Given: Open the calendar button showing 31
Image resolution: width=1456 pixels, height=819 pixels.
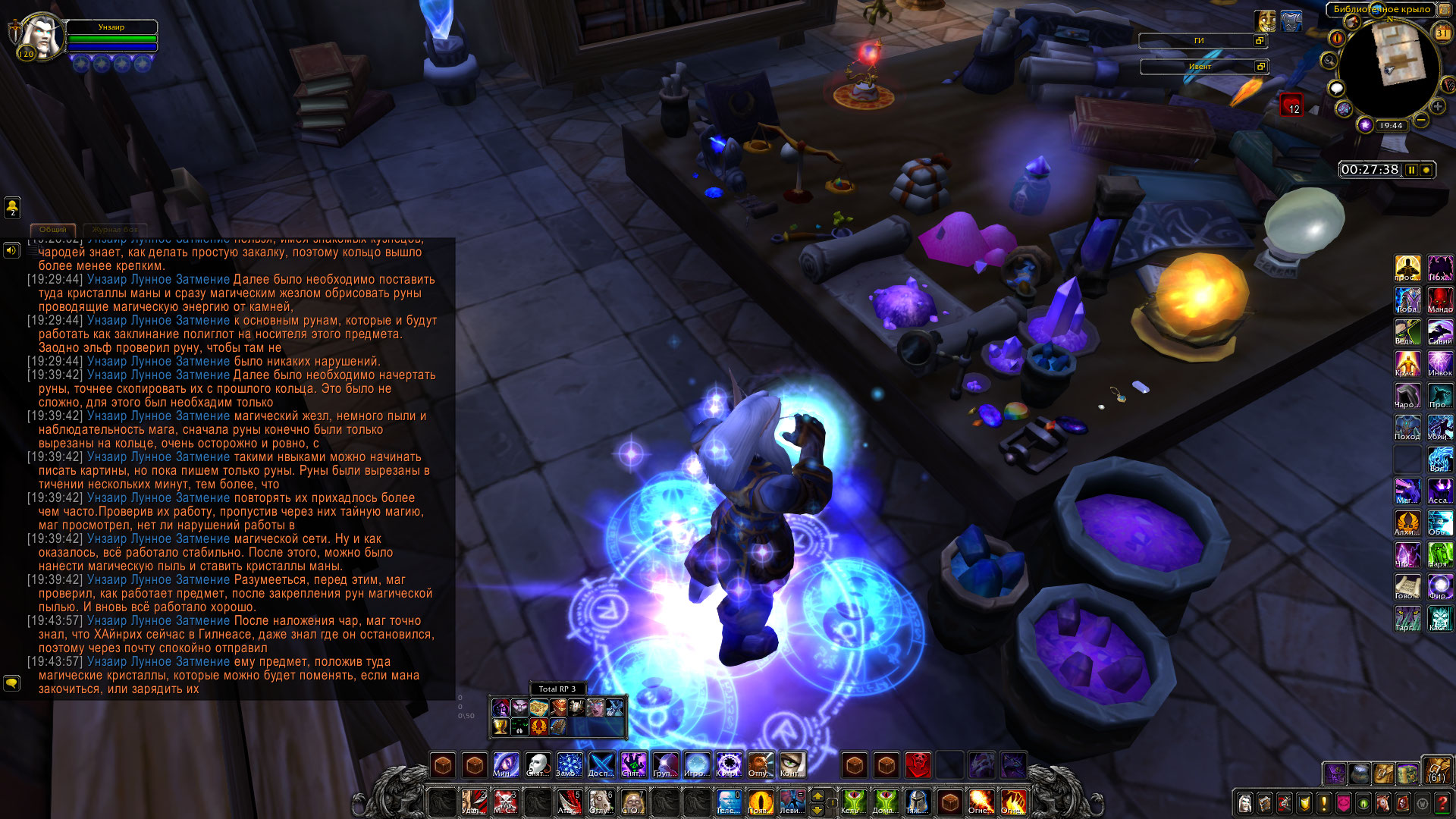Looking at the screenshot, I should tap(1442, 33).
